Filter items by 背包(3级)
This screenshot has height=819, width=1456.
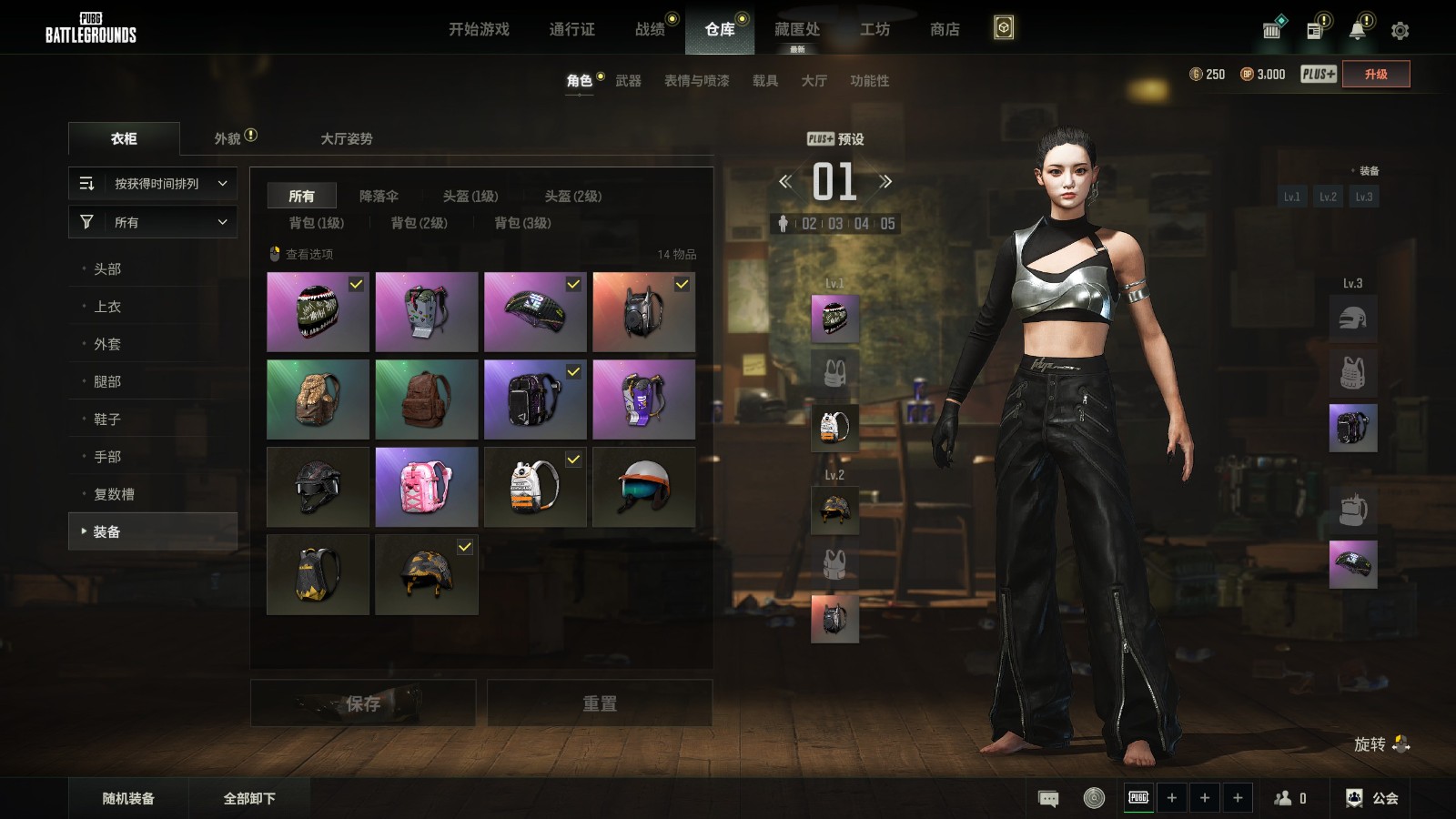(522, 223)
